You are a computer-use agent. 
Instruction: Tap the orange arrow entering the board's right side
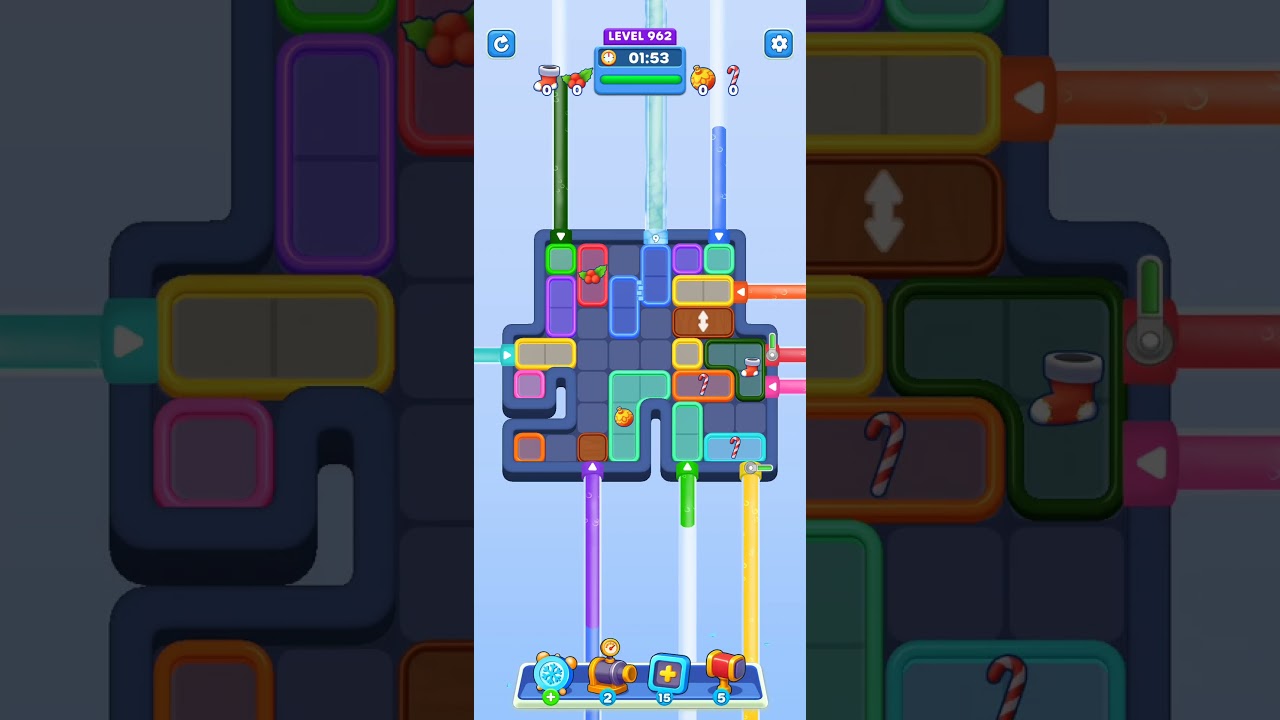pos(741,291)
